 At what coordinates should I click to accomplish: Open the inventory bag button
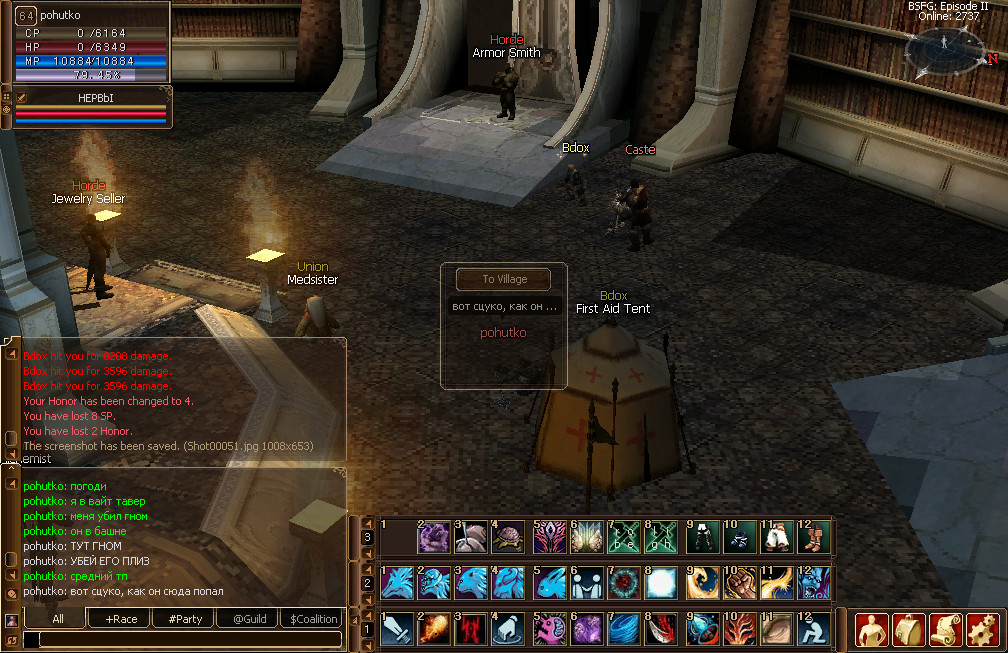(908, 629)
